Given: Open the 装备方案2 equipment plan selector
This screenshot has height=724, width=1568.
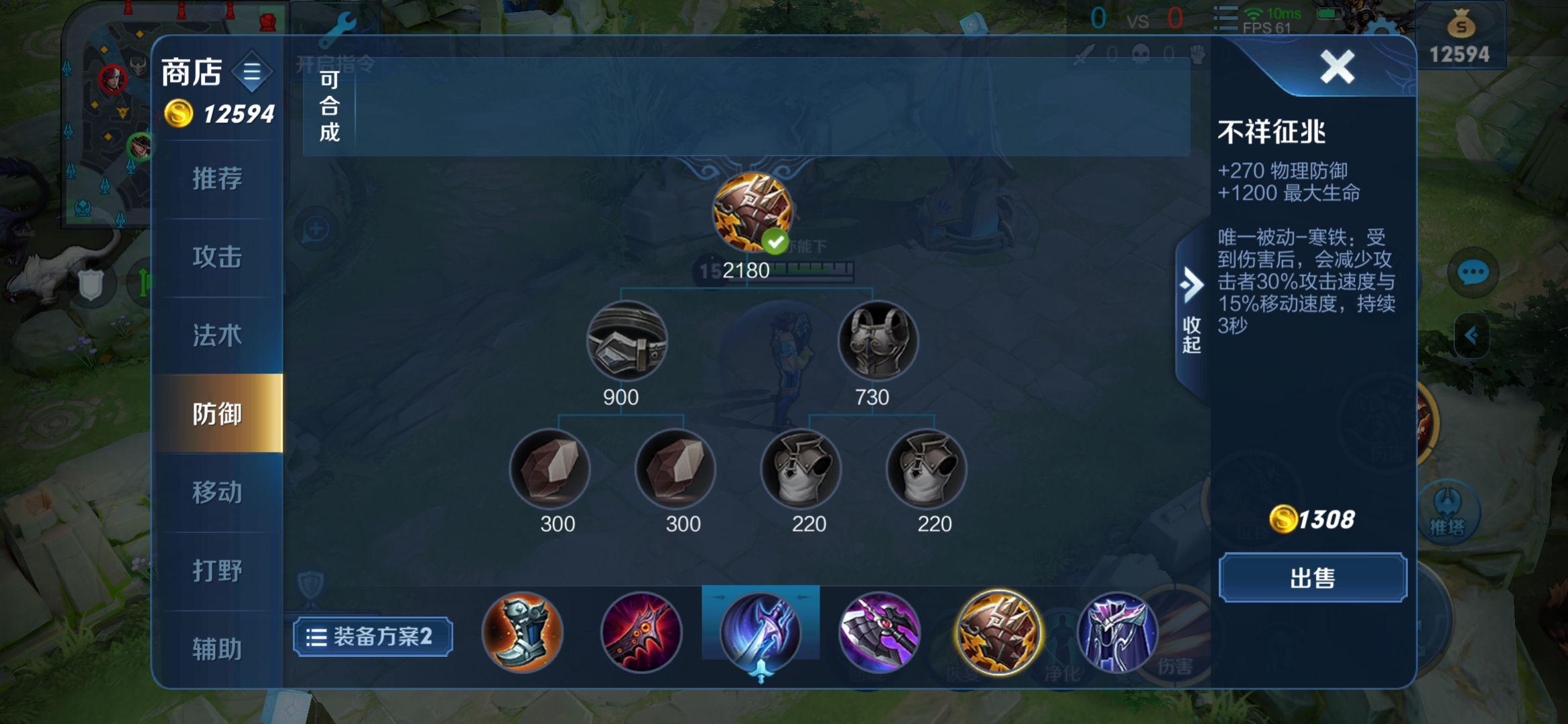Looking at the screenshot, I should click(x=373, y=637).
